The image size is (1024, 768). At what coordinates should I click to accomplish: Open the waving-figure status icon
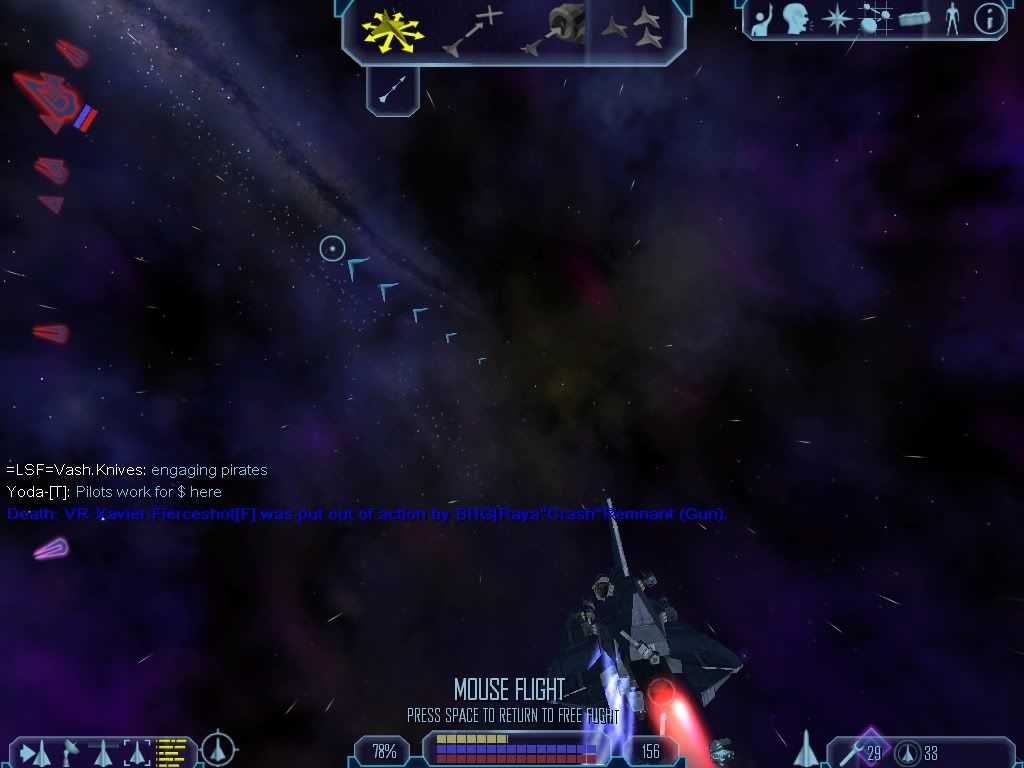[762, 19]
